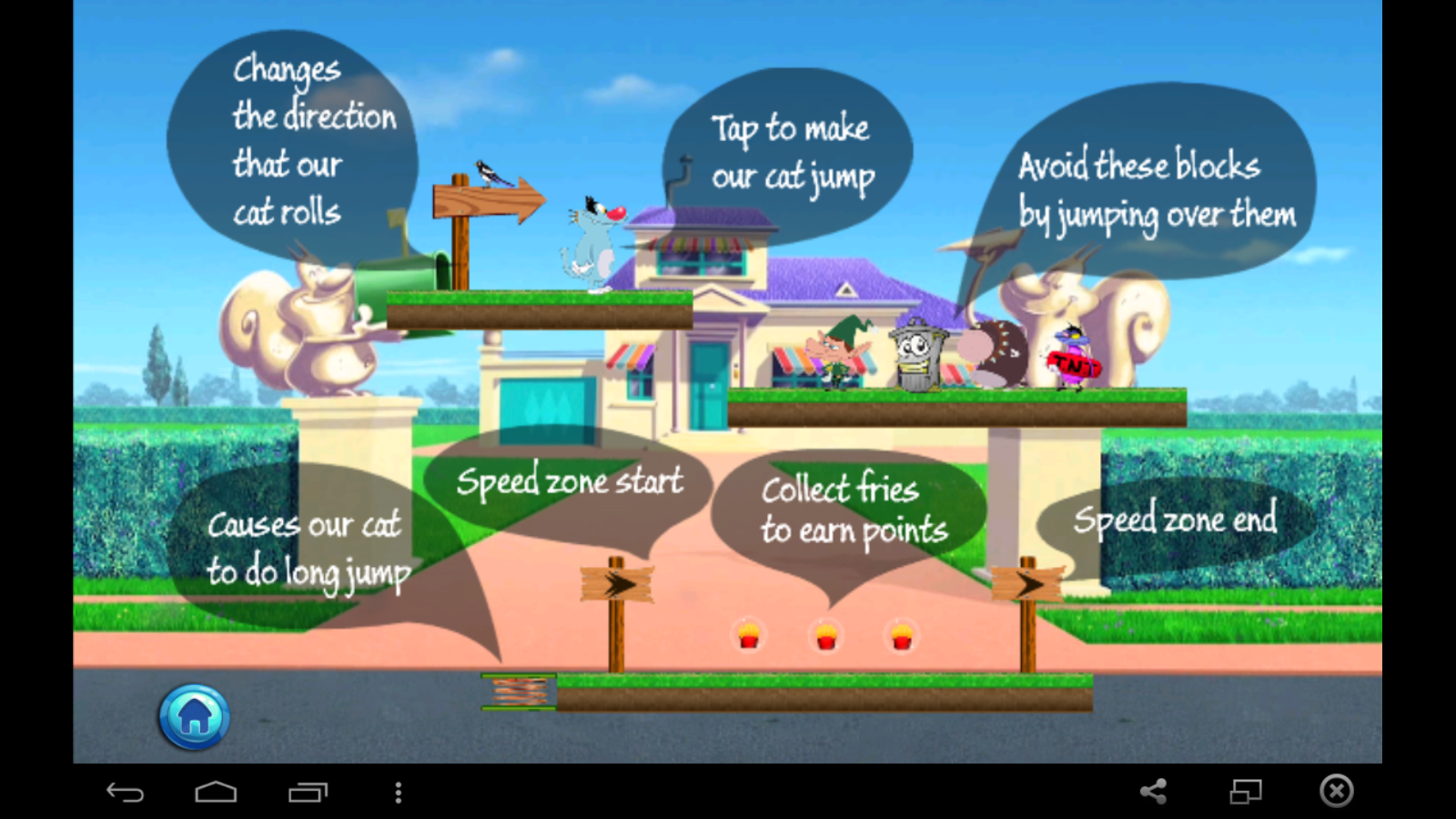Viewport: 1456px width, 819px height.
Task: Share using the share icon
Action: tap(1153, 792)
